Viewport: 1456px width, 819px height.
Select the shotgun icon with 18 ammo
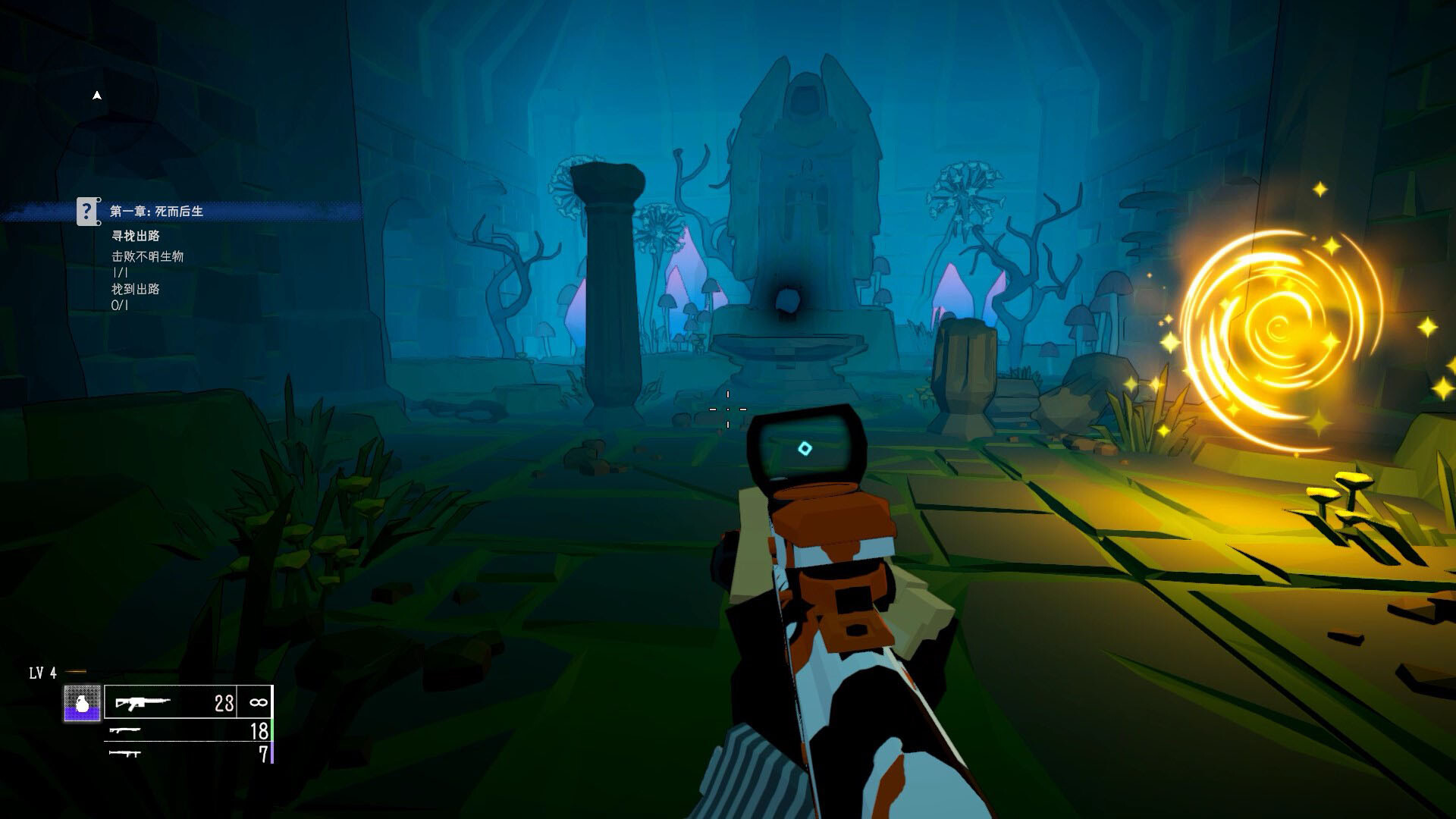(127, 732)
